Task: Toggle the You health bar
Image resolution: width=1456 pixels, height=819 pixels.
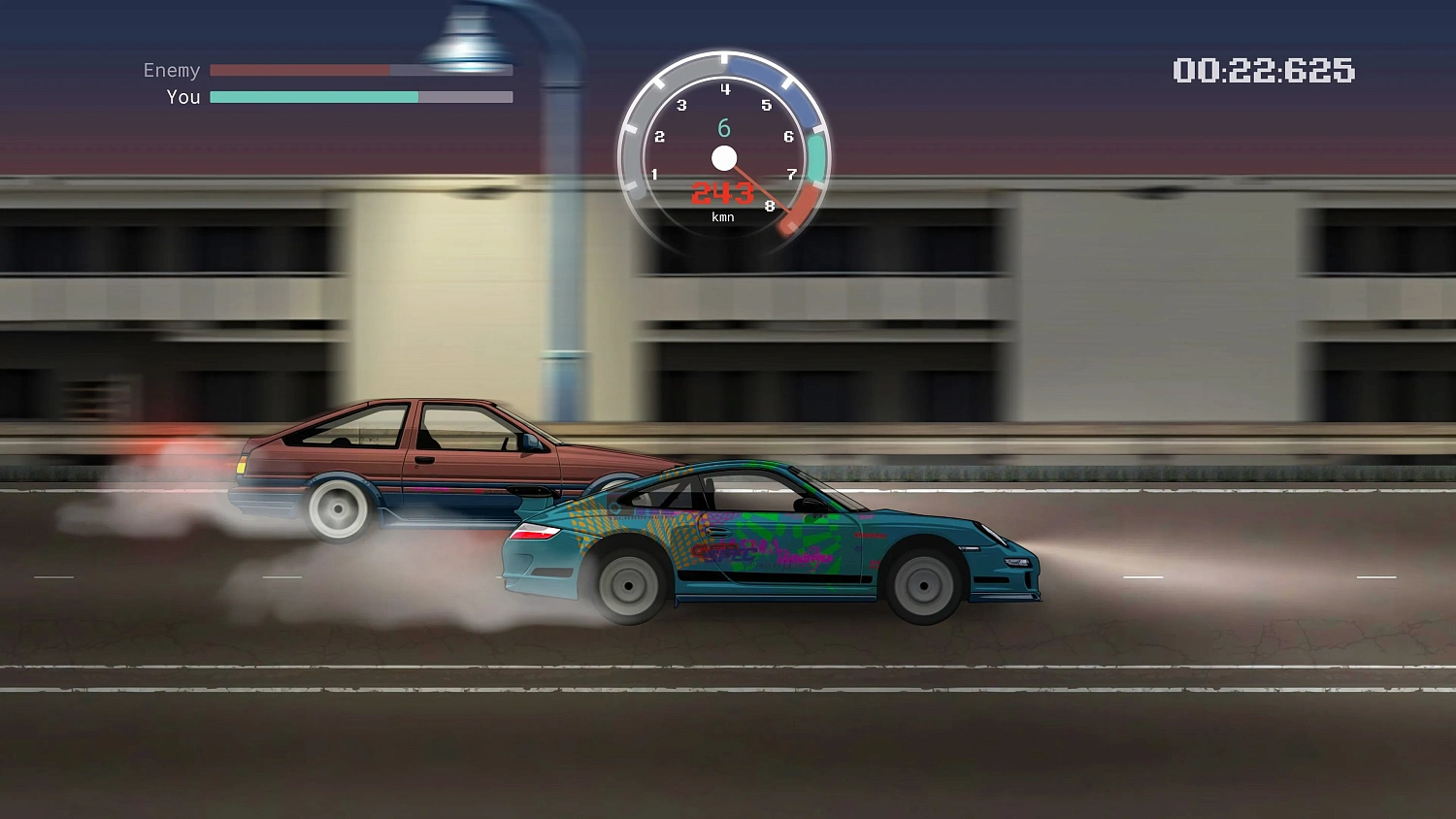Action: coord(359,97)
